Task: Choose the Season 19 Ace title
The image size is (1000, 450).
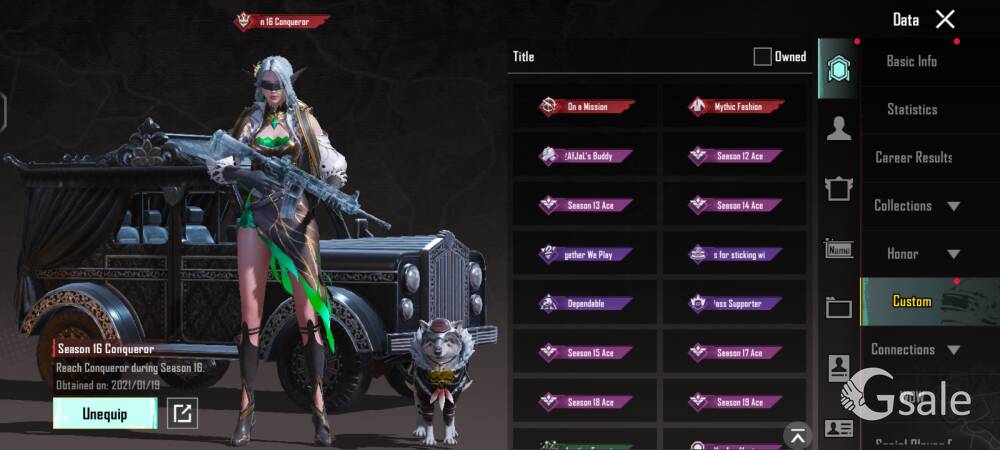Action: [x=735, y=402]
